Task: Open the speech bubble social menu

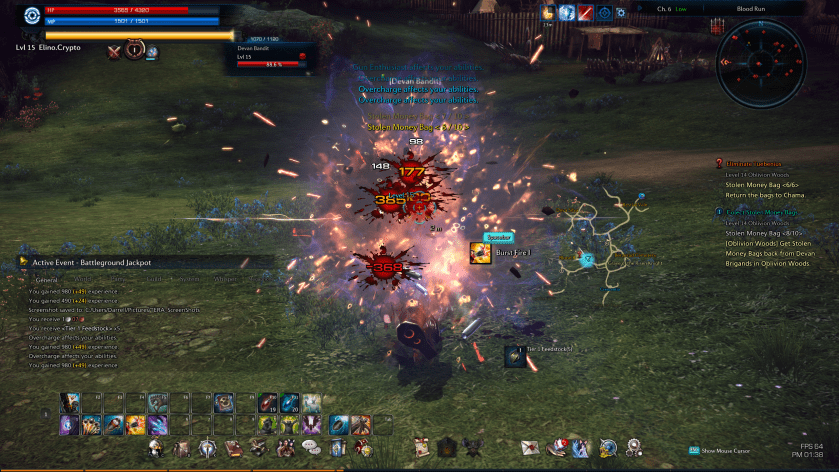Action: [310, 447]
